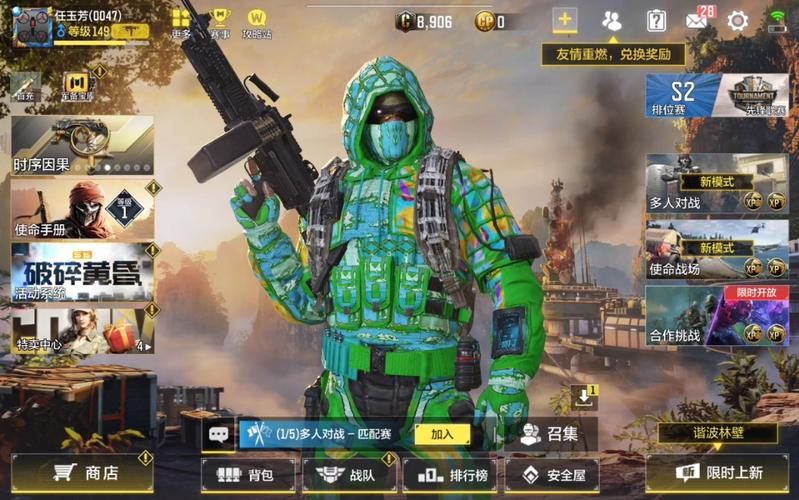Viewport: 799px width, 500px height.
Task: Open the friends list icon
Action: tap(611, 20)
